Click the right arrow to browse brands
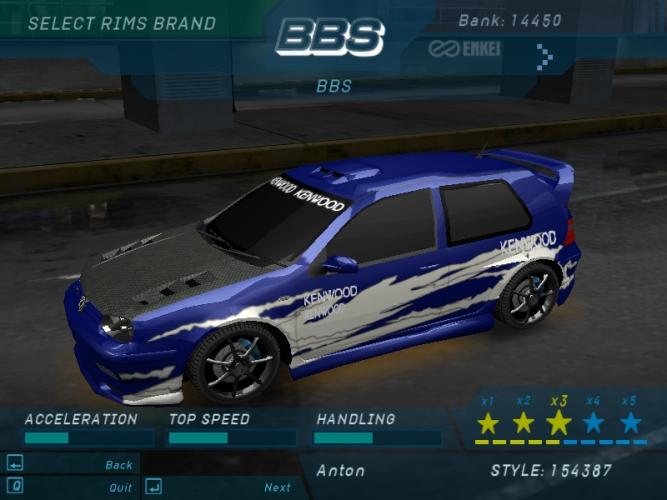Screen dimensions: 667x500 [x=544, y=56]
